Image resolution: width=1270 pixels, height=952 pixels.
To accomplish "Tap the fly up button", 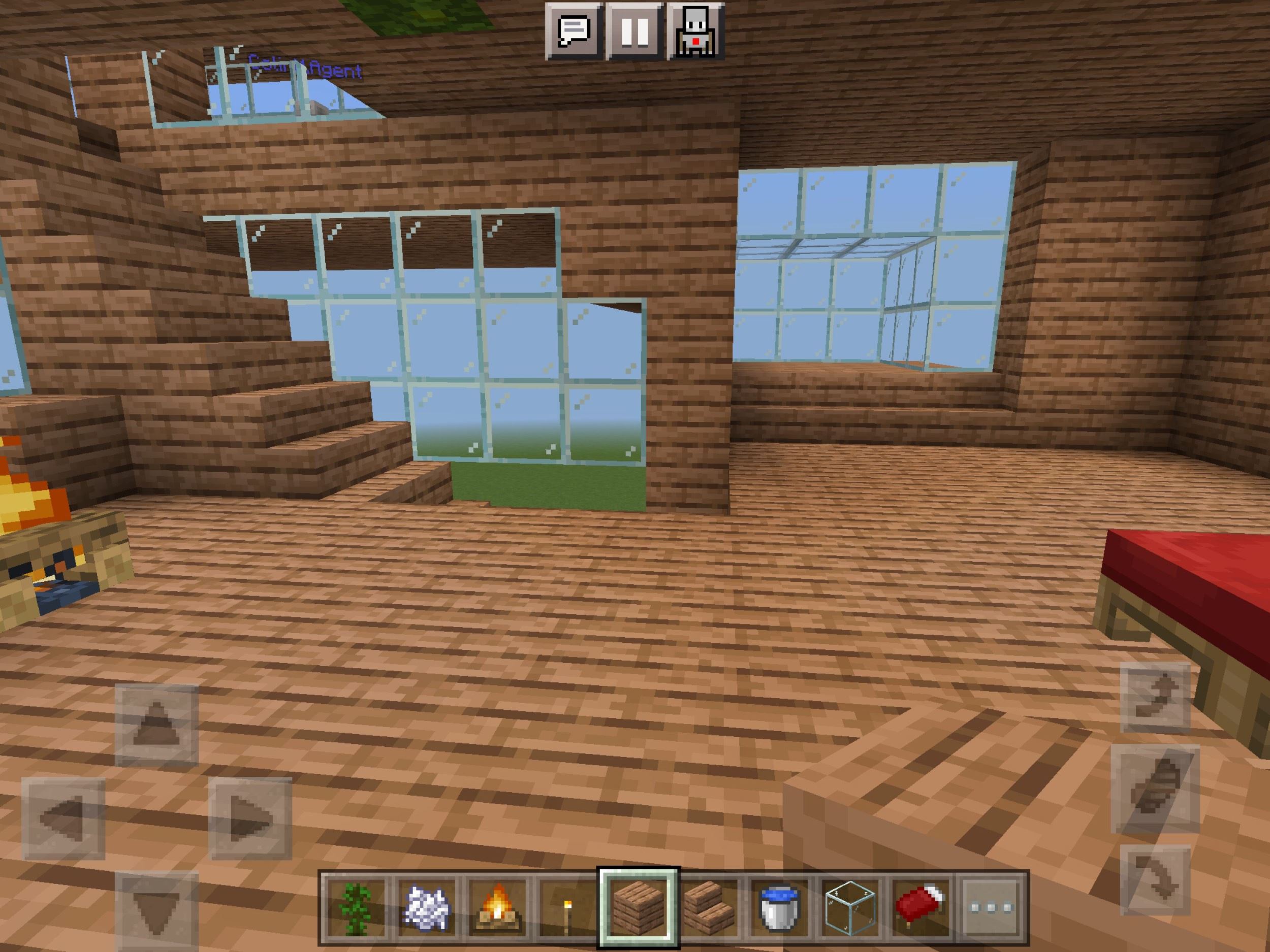I will (1155, 698).
